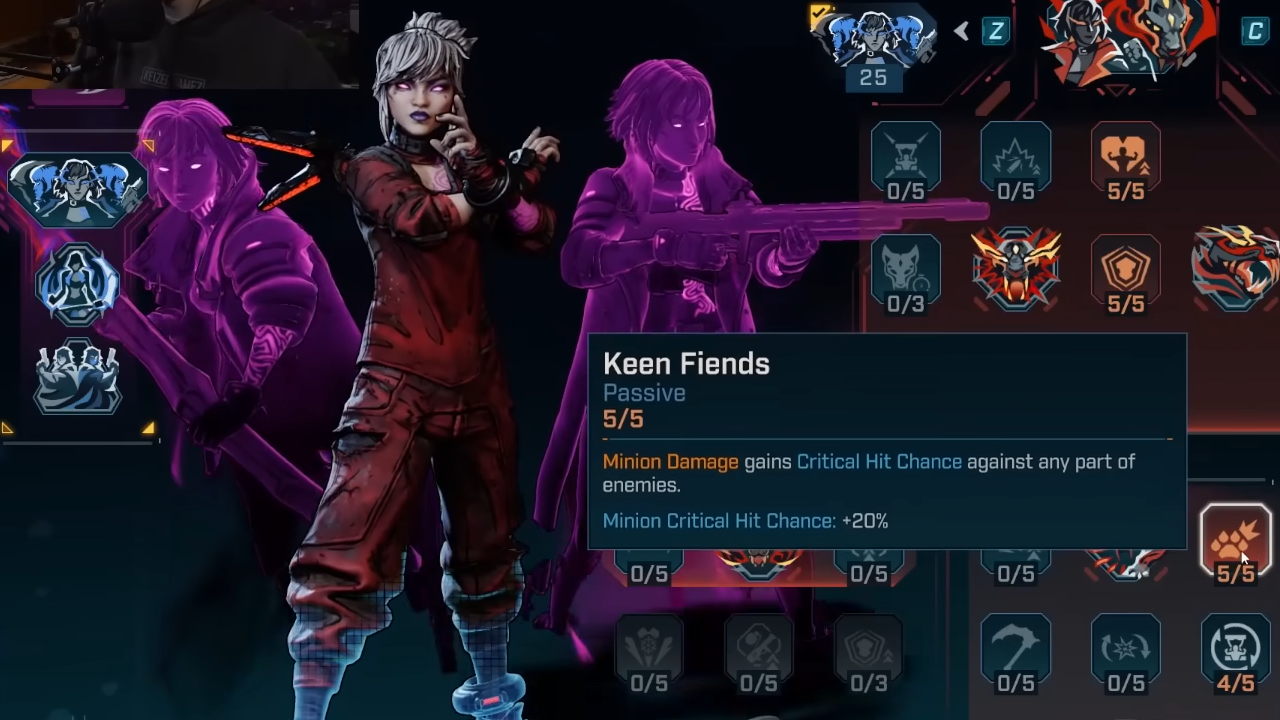Open the blue skill tree tab showing 25
Screen dimensions: 1280x720
coord(874,42)
